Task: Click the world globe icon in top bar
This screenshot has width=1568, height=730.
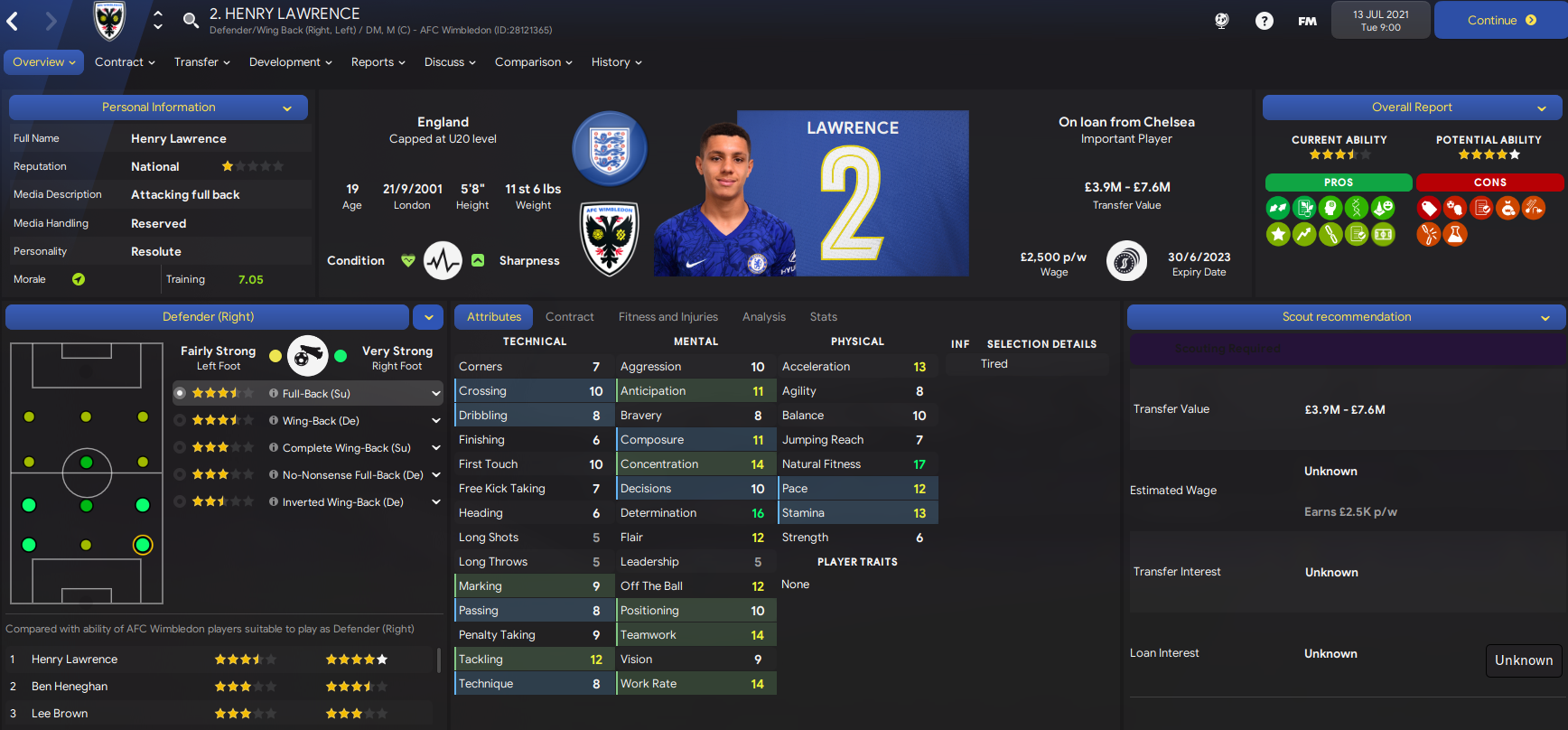Action: (x=1221, y=20)
